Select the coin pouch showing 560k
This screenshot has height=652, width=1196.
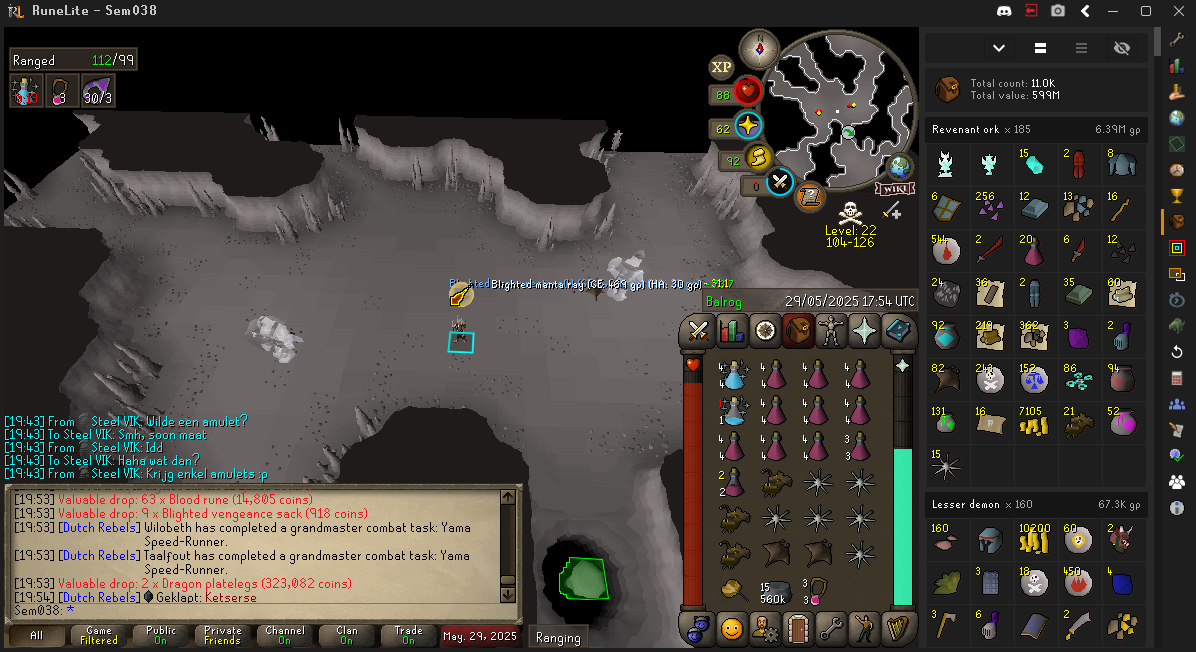[775, 590]
